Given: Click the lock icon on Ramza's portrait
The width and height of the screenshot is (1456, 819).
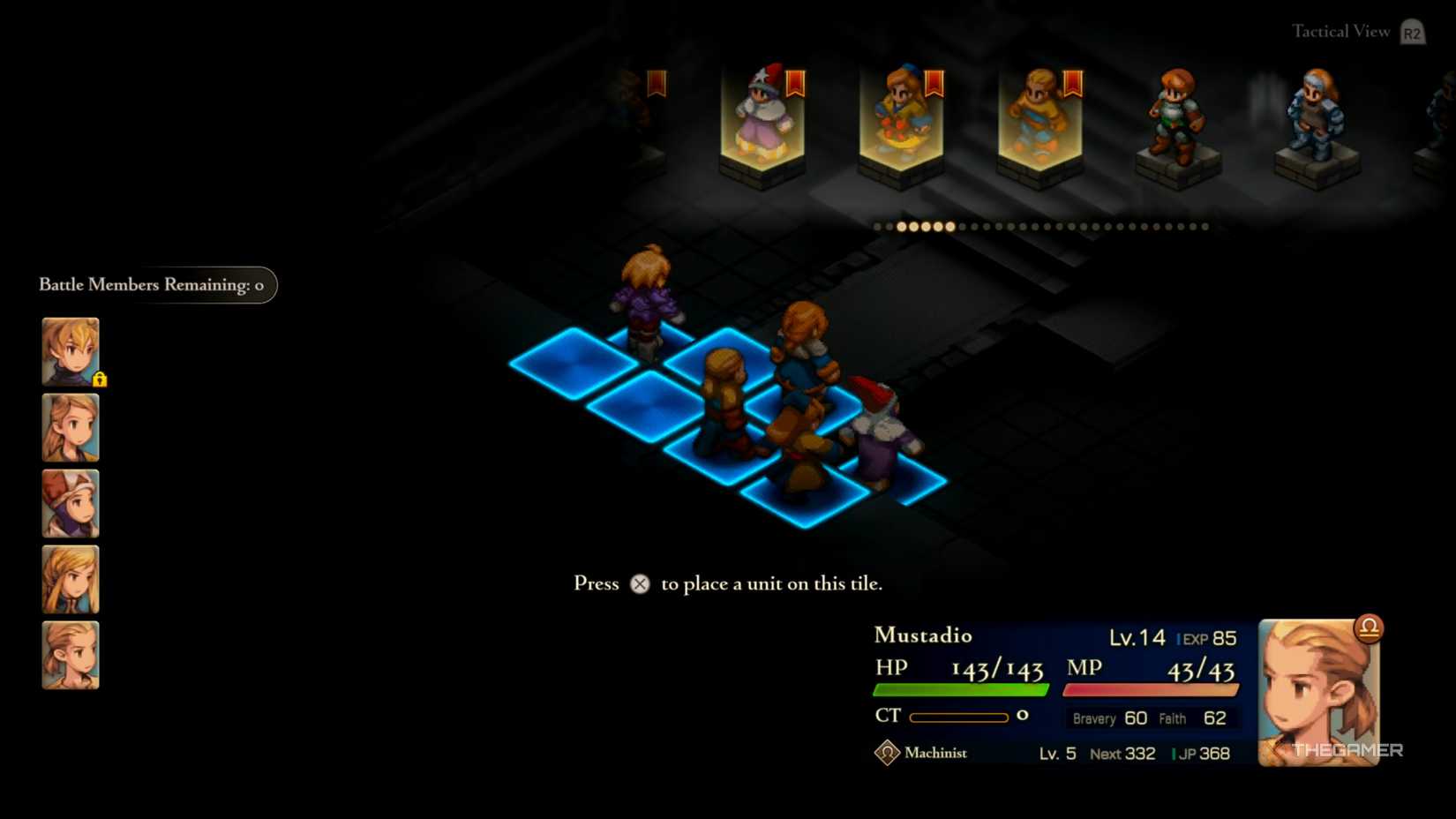Looking at the screenshot, I should [100, 379].
